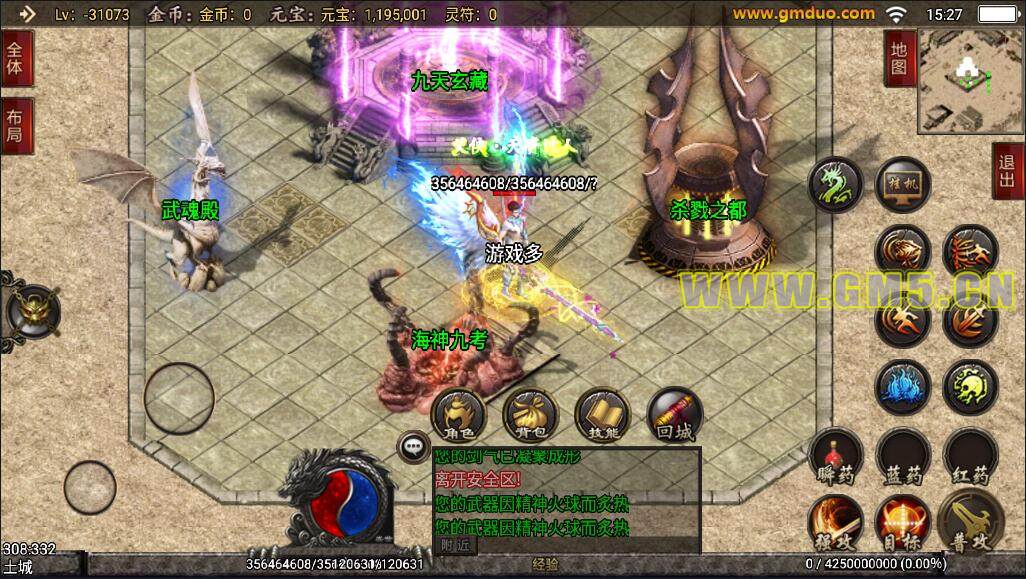The height and width of the screenshot is (579, 1026).
Task: Use the 回城 return-to-town scroll
Action: tap(675, 415)
